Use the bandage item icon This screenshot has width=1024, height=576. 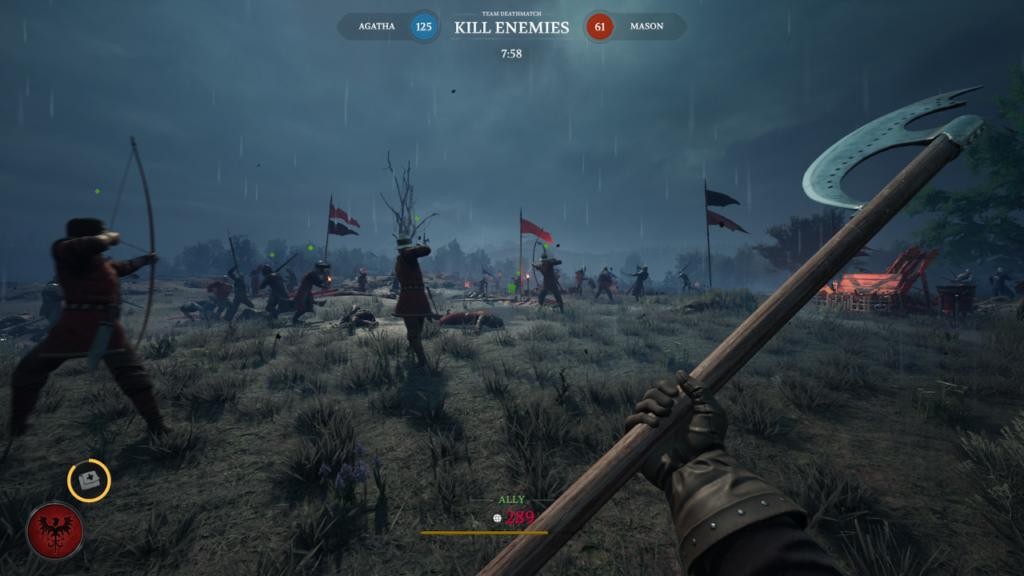point(89,481)
